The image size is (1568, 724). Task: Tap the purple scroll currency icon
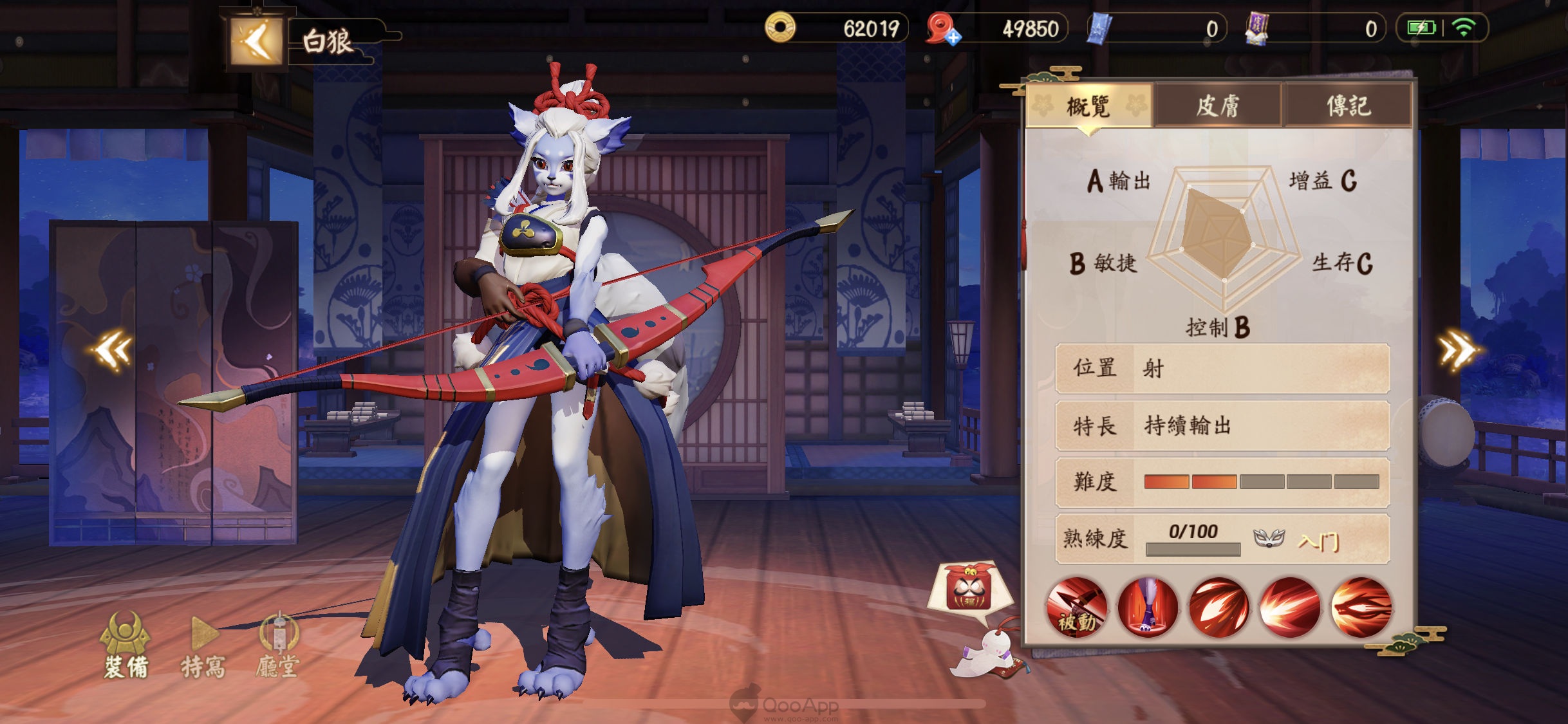tap(1256, 29)
